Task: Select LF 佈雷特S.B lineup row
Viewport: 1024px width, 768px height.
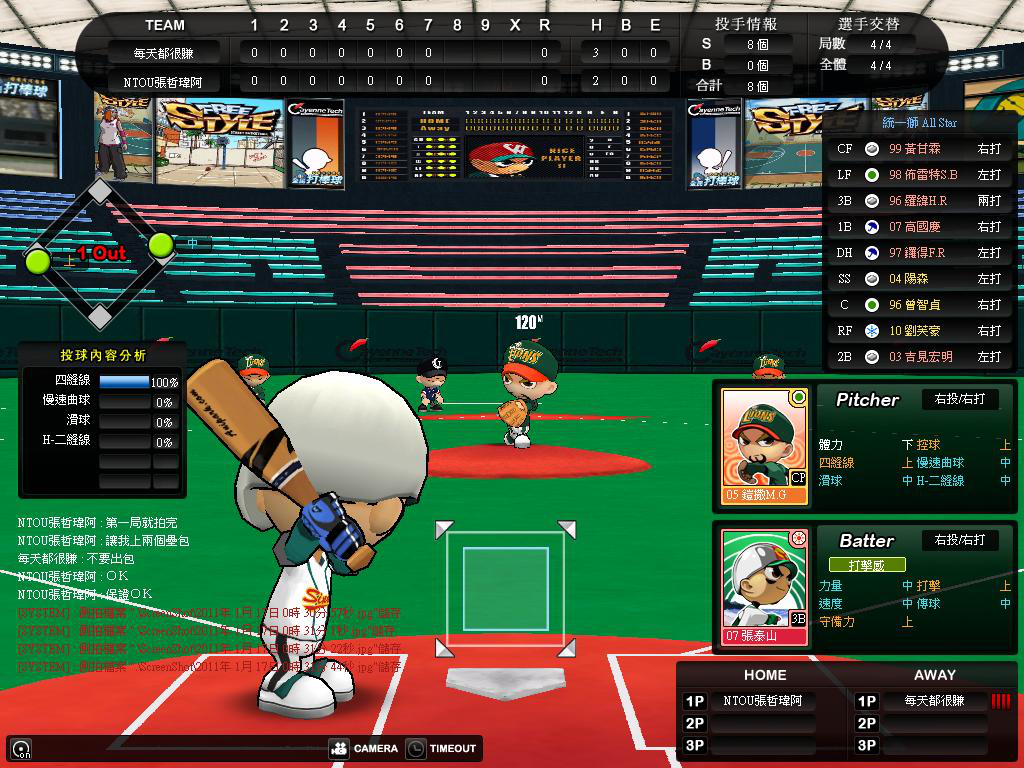Action: 918,174
